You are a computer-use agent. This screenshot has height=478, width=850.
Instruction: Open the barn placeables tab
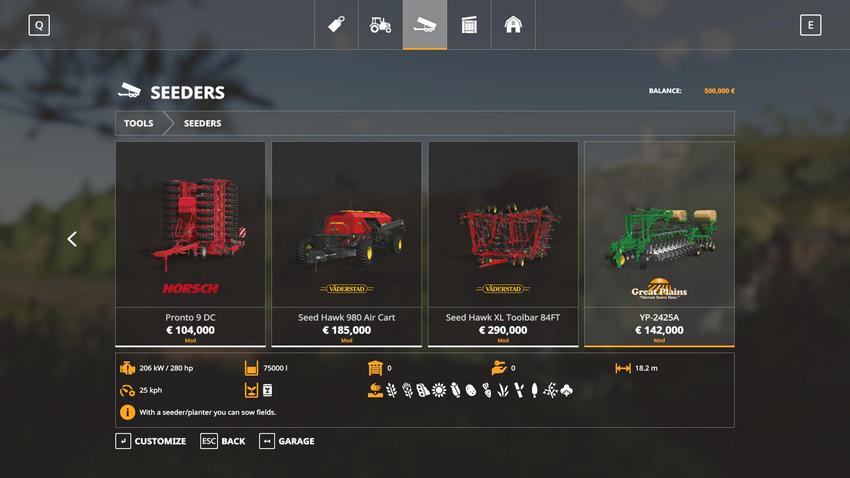click(x=513, y=25)
